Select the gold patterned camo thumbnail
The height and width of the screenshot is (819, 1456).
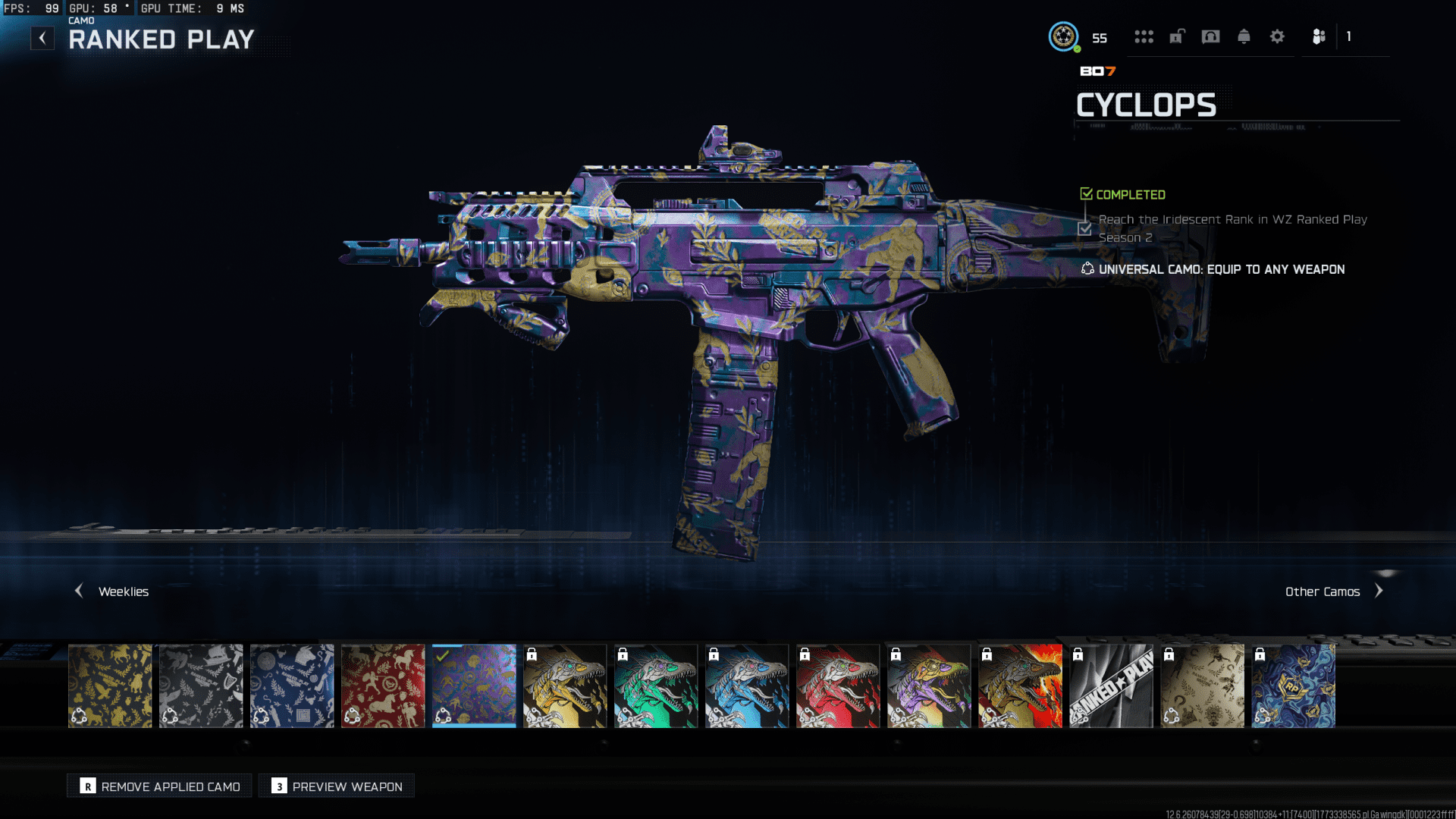tap(110, 686)
